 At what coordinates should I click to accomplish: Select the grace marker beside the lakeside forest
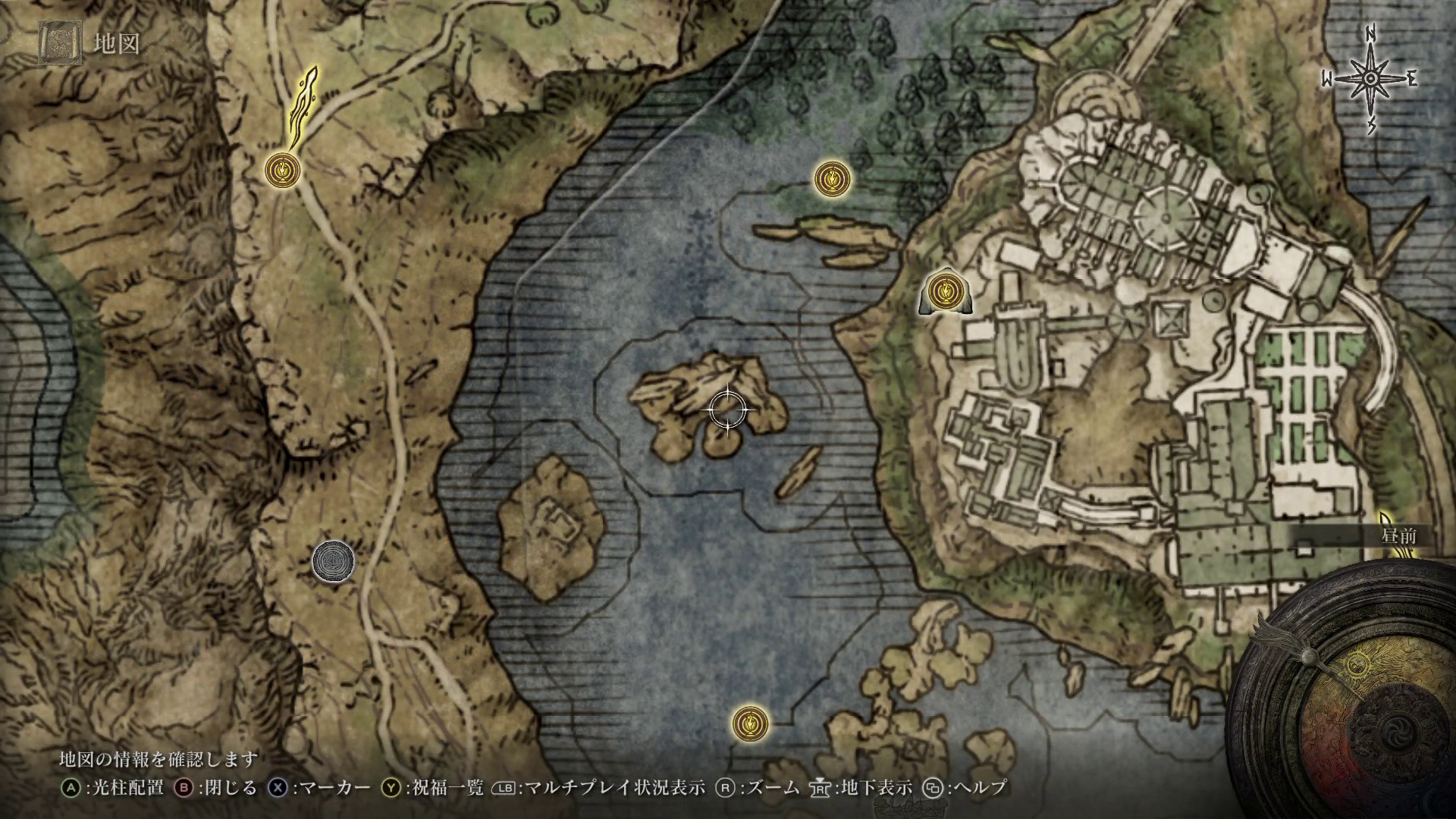coord(832,179)
